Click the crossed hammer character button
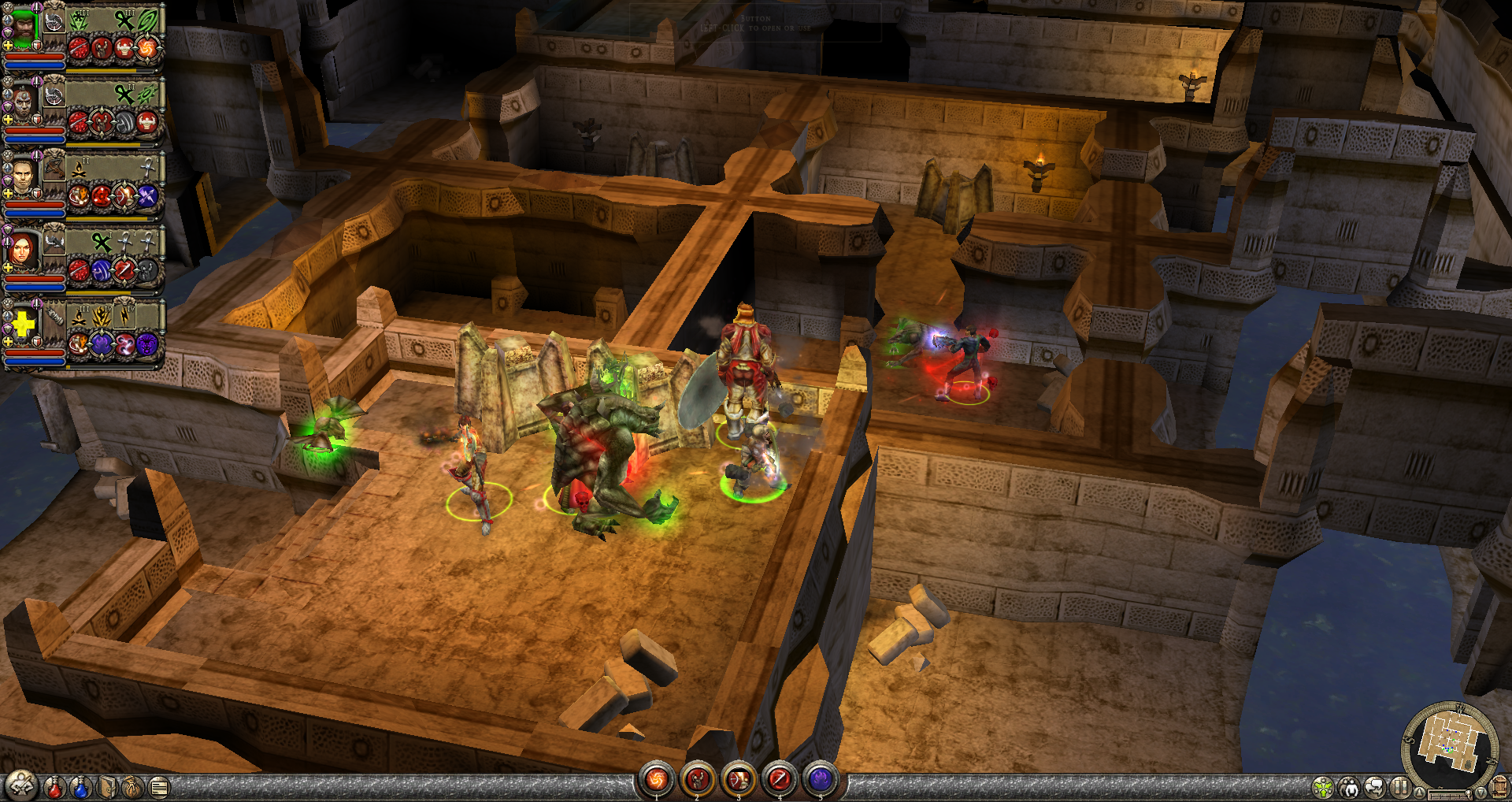This screenshot has height=802, width=1512. [x=21, y=785]
